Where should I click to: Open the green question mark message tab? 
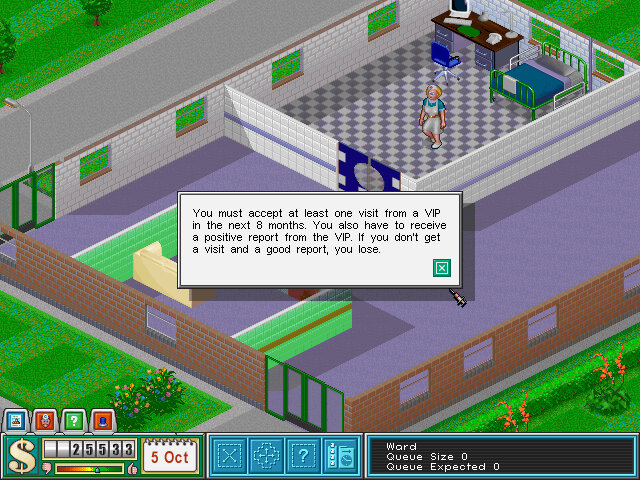tap(73, 421)
